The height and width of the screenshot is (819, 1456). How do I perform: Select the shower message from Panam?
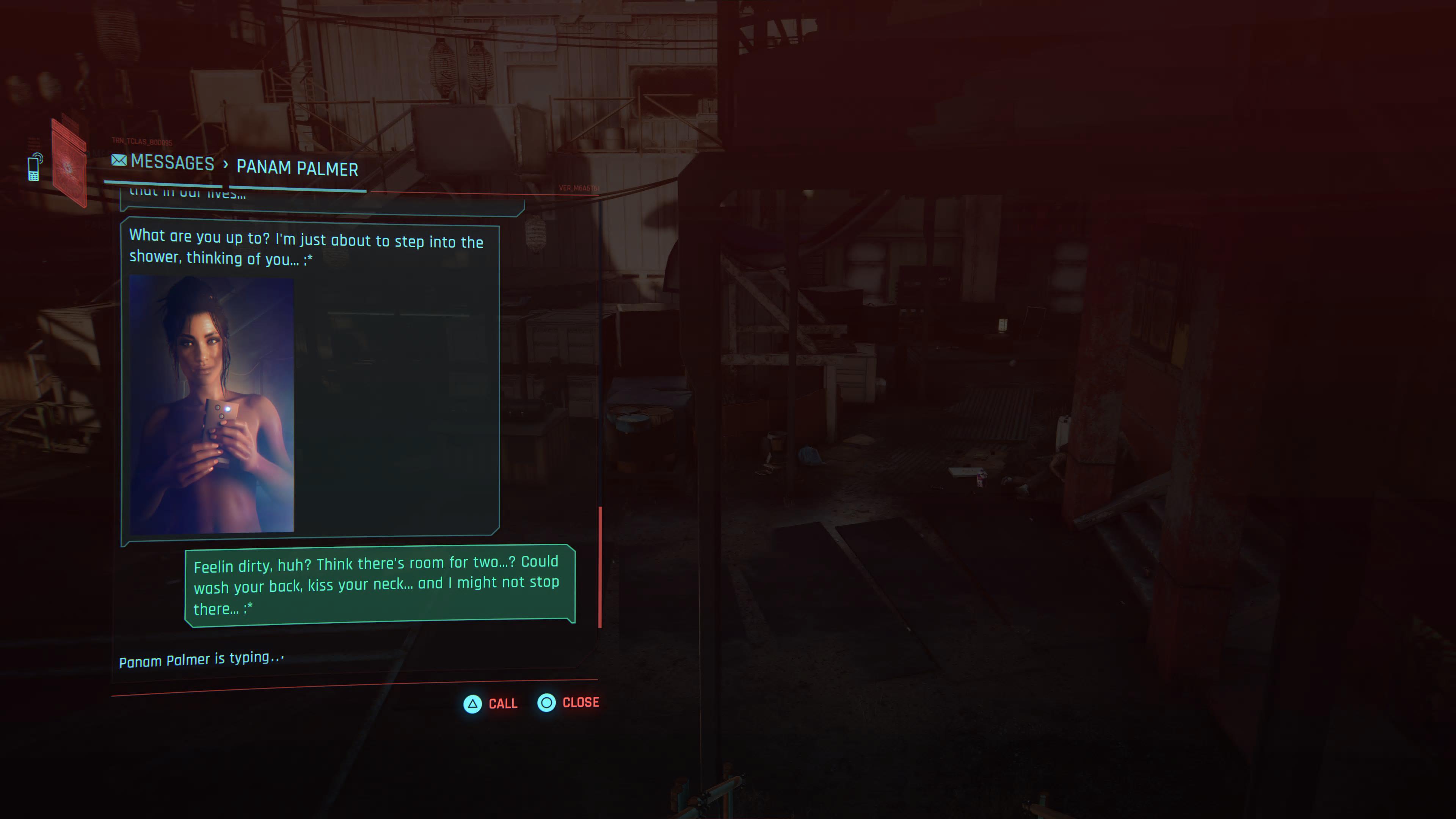[x=306, y=247]
